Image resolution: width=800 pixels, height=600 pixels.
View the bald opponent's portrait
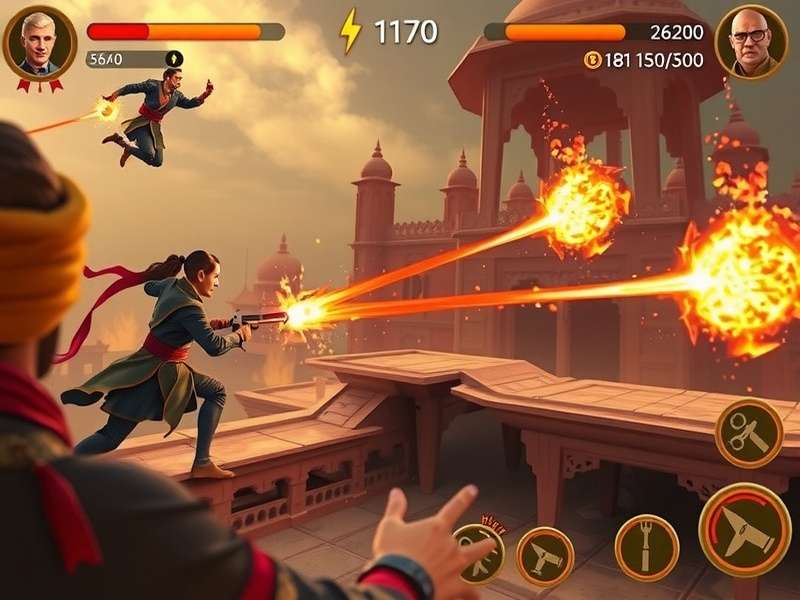(x=751, y=42)
